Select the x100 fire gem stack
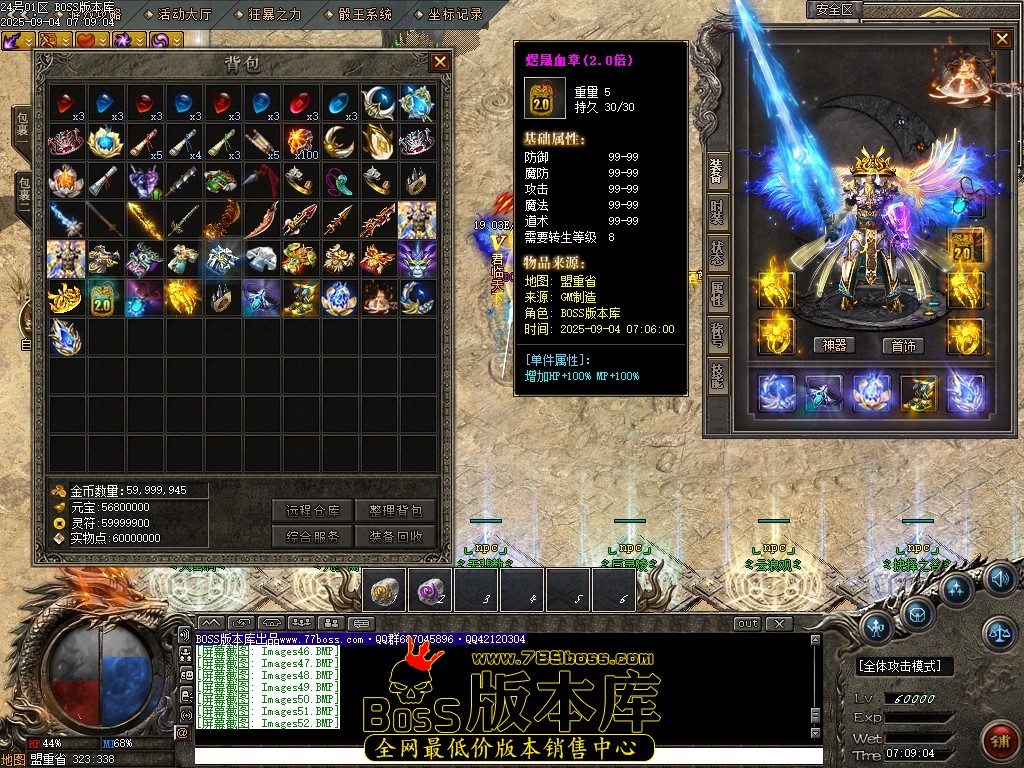1024x768 pixels. pyautogui.click(x=299, y=141)
